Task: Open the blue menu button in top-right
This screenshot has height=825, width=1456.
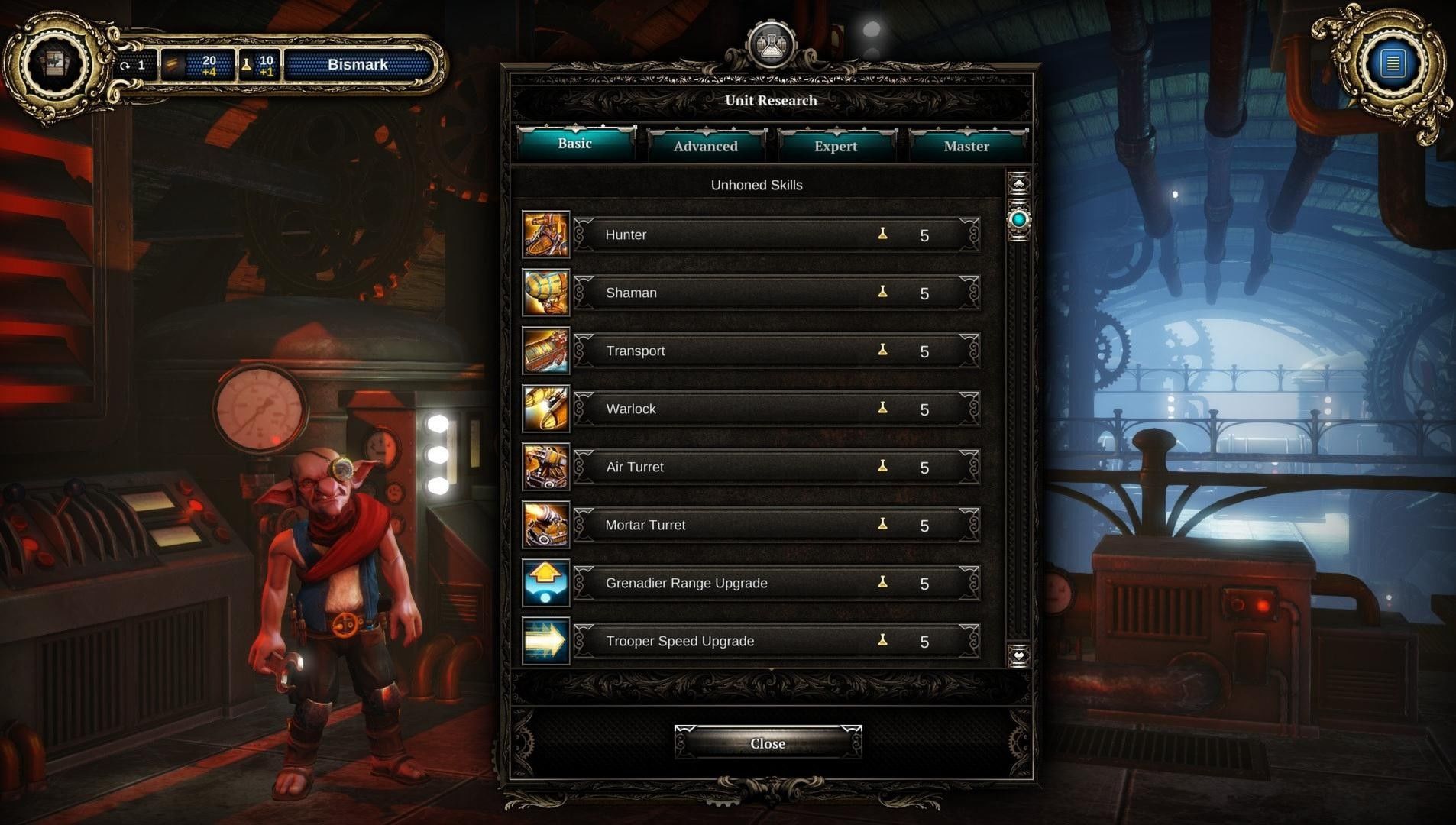Action: 1392,63
